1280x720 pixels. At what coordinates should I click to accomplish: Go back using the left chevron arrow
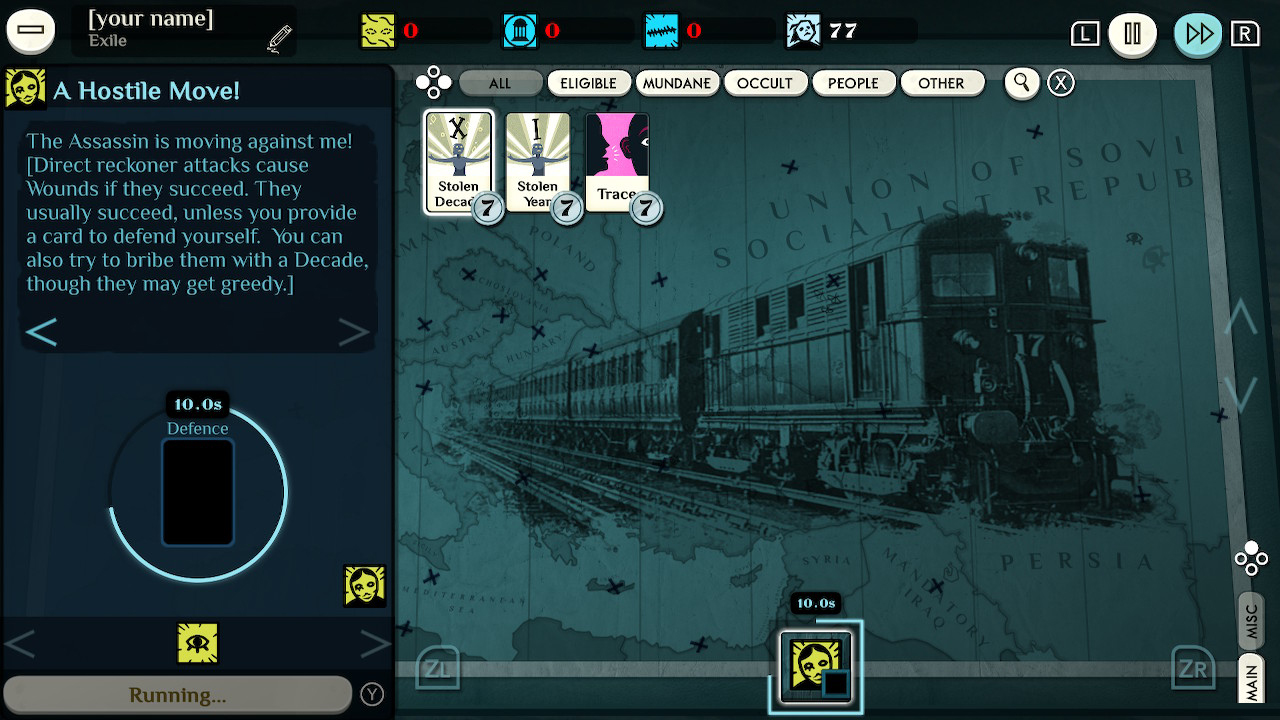click(42, 330)
